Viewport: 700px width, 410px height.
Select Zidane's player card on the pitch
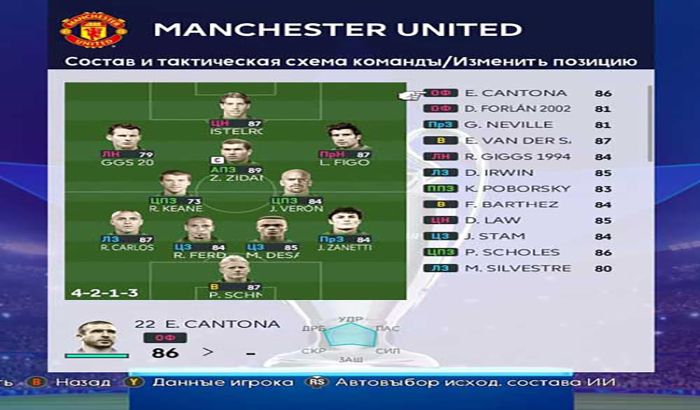click(x=236, y=160)
